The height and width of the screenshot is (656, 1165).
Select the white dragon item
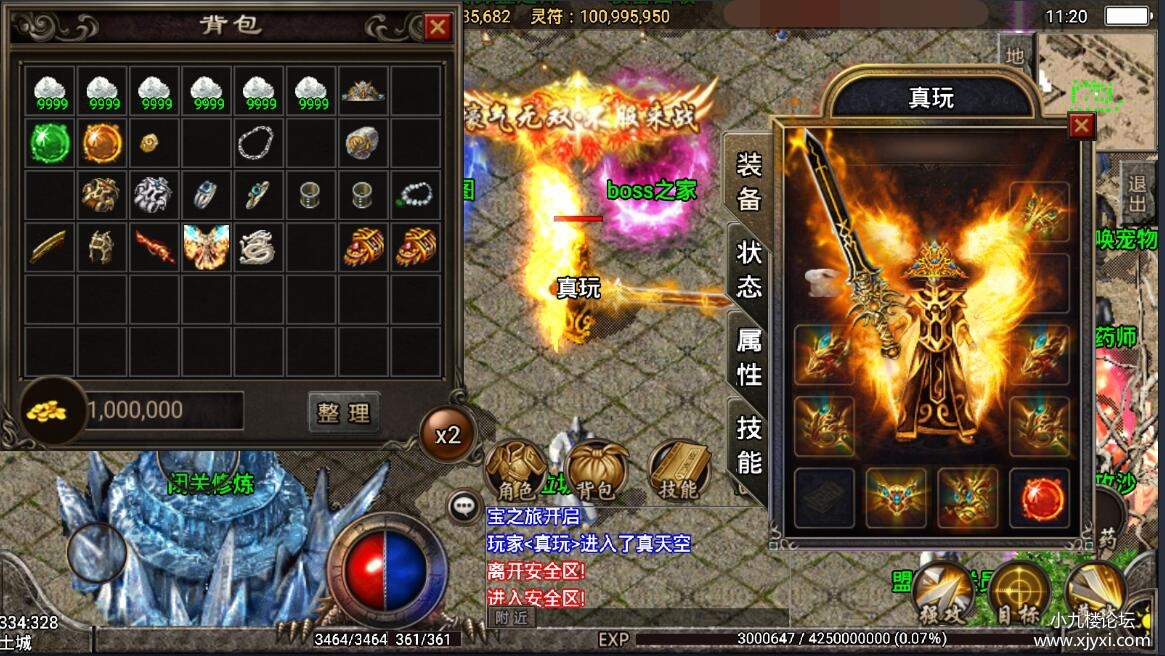click(x=258, y=246)
